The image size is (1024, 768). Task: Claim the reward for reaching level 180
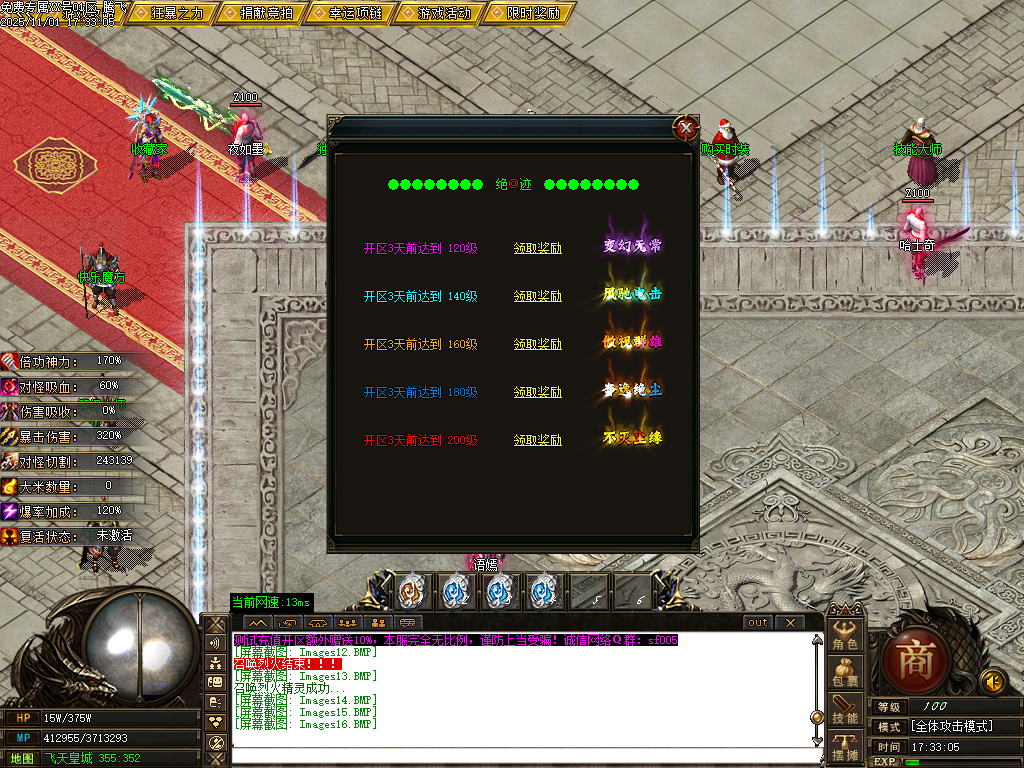[538, 392]
